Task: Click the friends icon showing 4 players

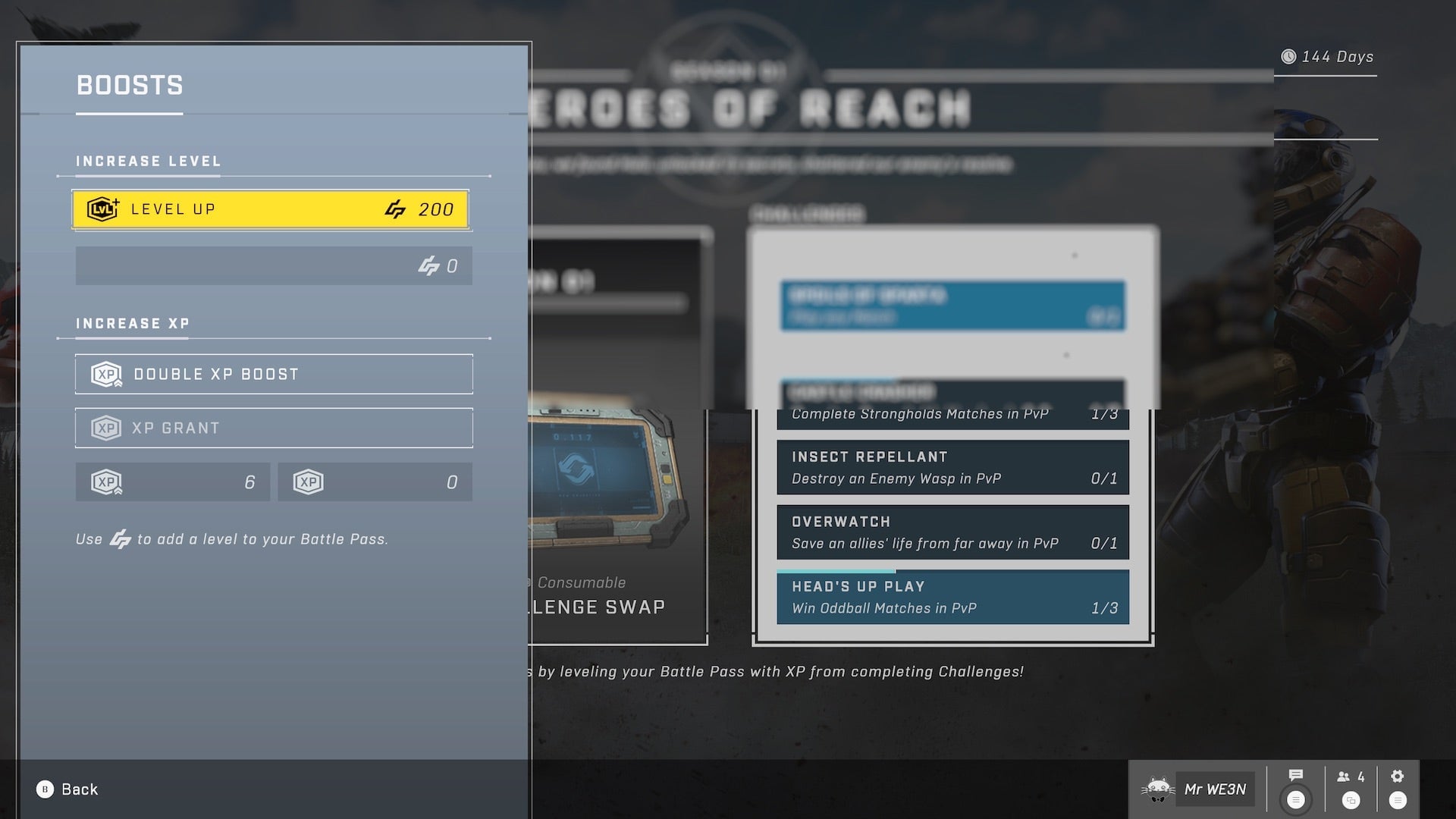Action: pos(1344,777)
